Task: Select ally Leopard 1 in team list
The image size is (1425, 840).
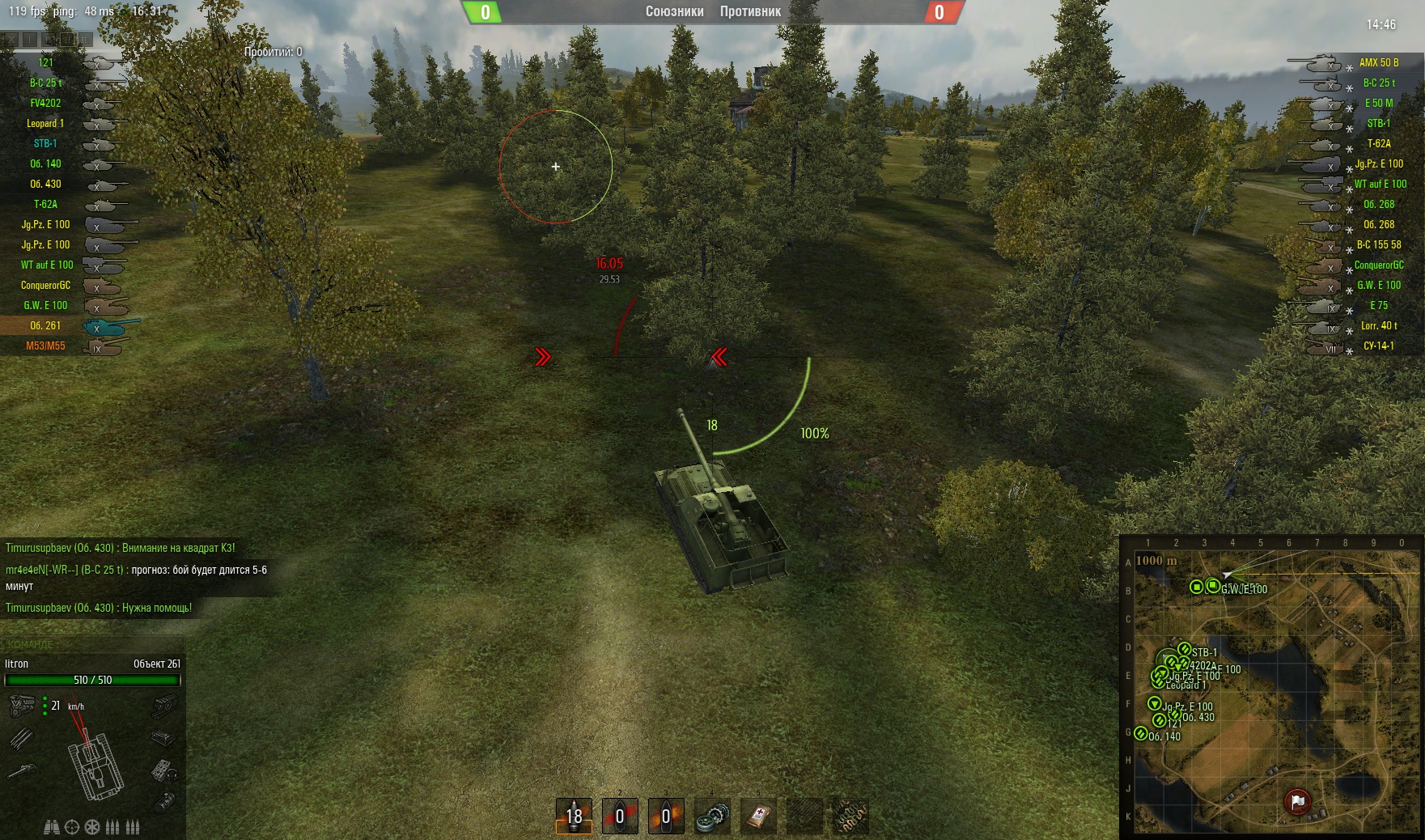Action: pos(45,123)
